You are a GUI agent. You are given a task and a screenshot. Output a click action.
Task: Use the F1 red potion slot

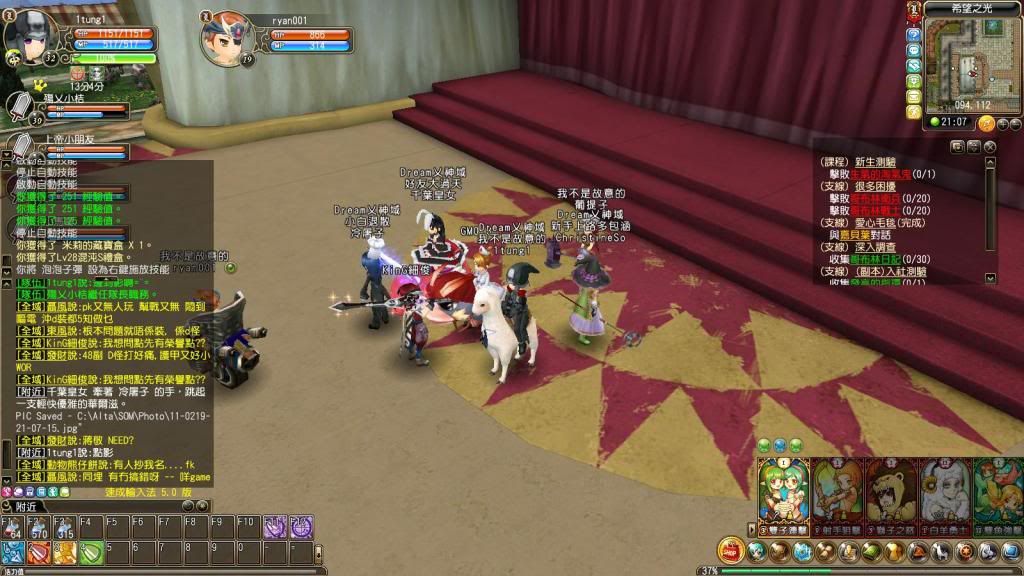(x=11, y=527)
